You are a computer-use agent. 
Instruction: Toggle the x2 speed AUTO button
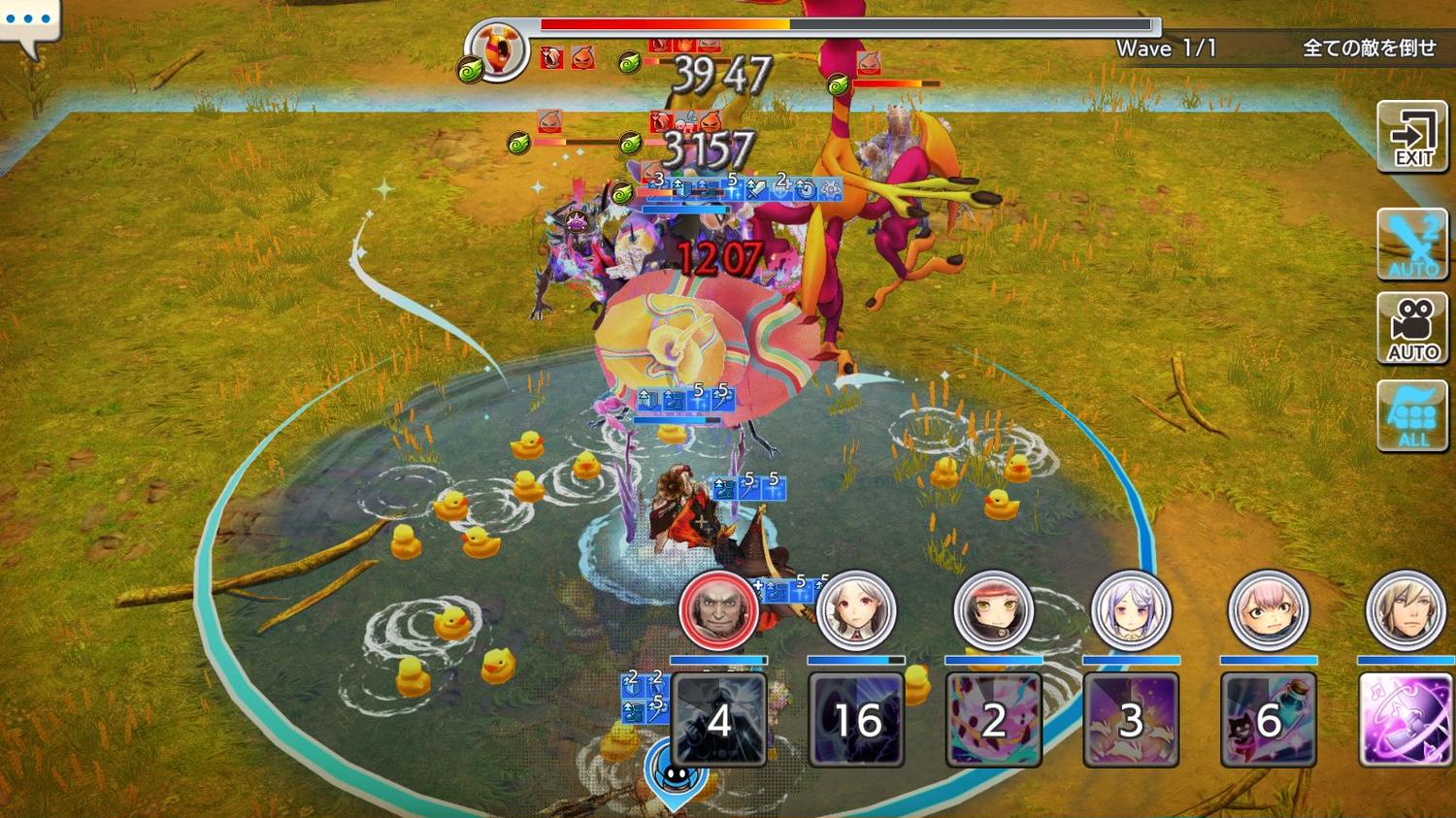click(1412, 244)
